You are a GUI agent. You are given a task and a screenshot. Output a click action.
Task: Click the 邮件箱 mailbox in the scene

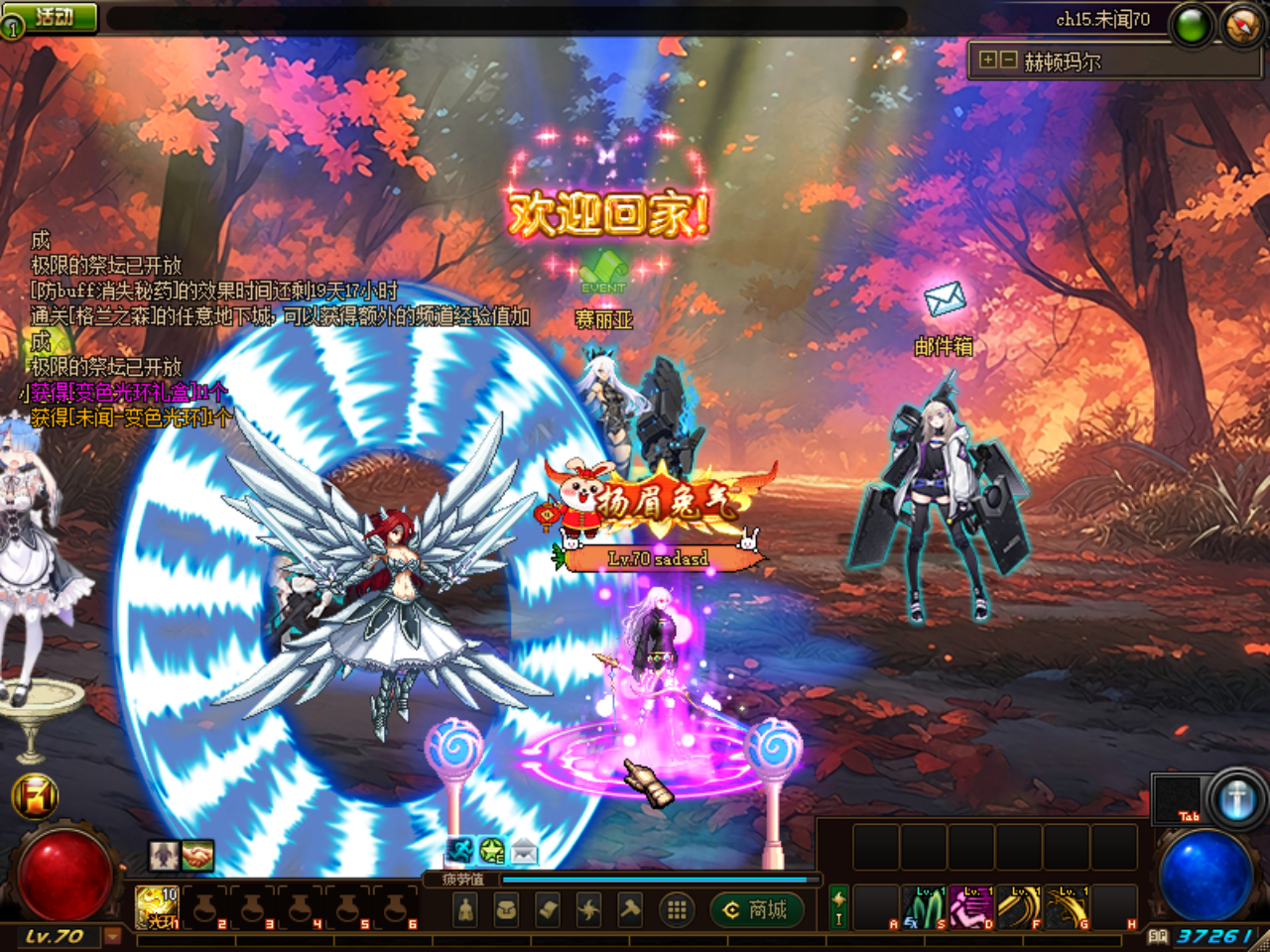(944, 300)
